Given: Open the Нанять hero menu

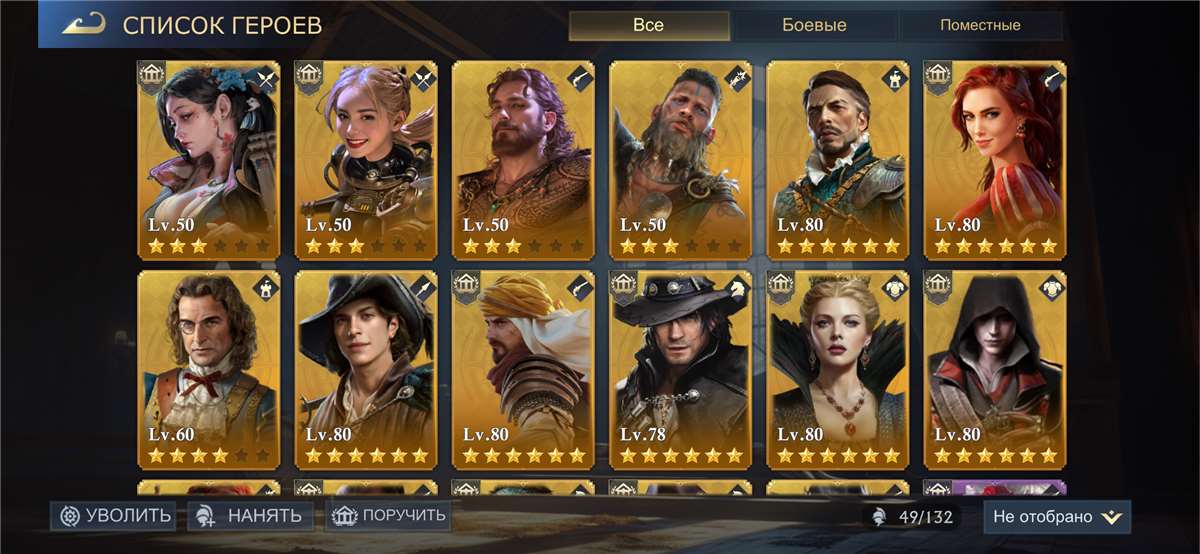Looking at the screenshot, I should tap(250, 516).
